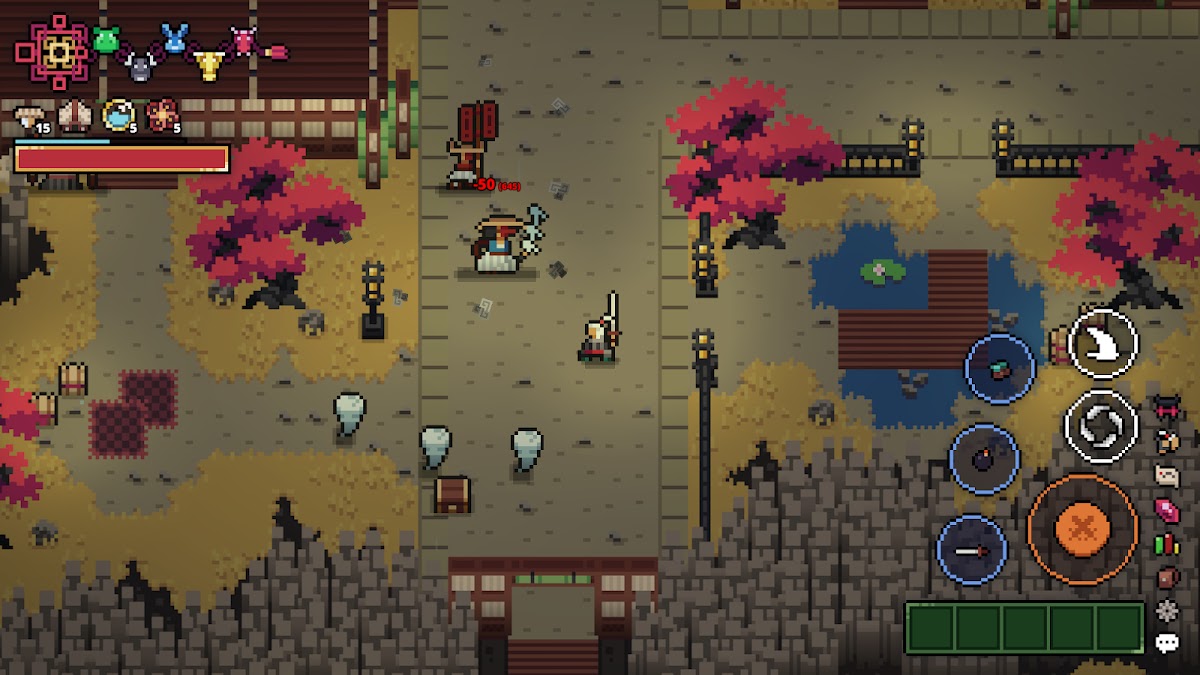Select the sword weapon skill button
1200x675 pixels.
[x=972, y=550]
